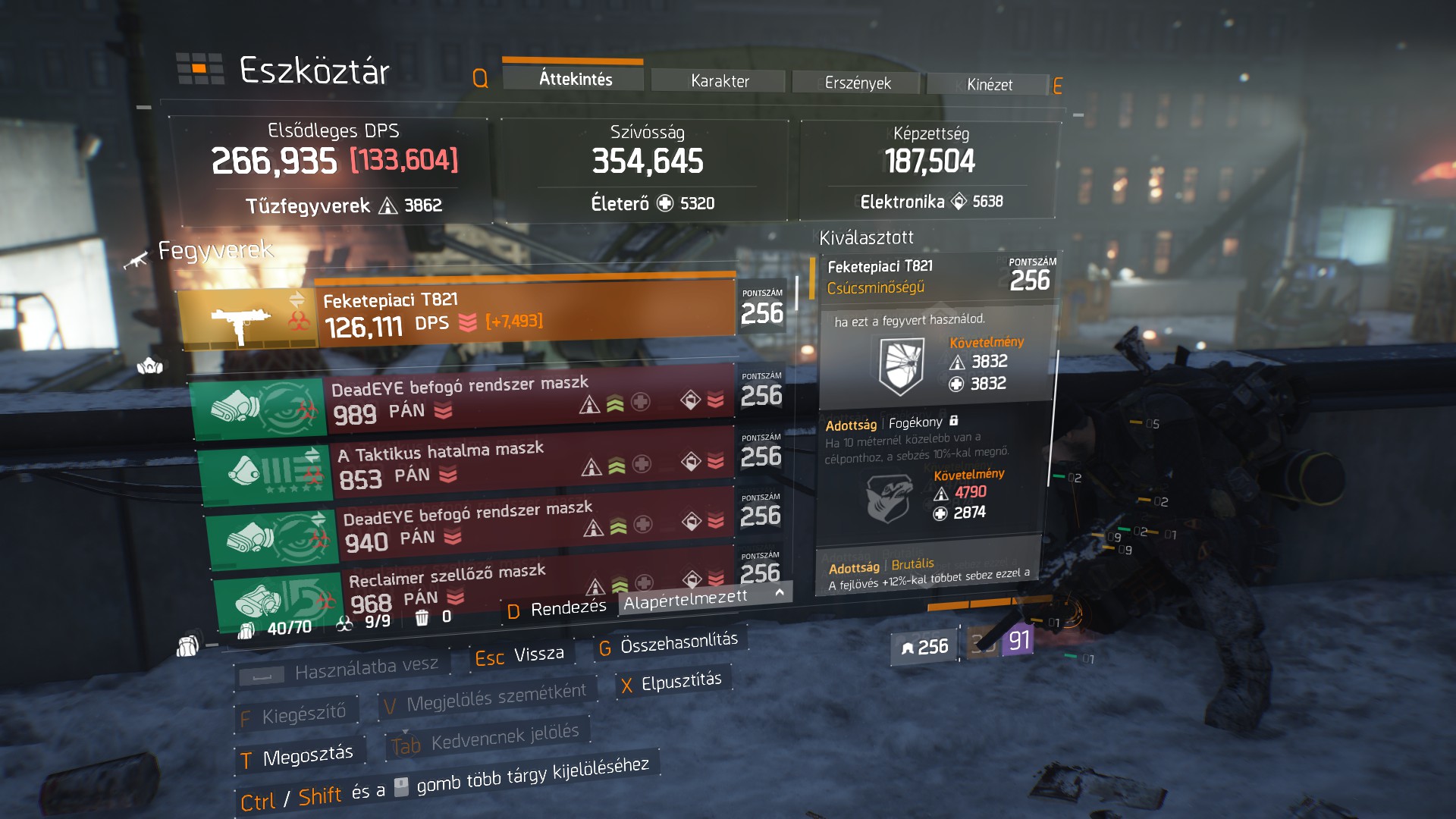Click the Elsődleges DPS stat panel
The width and height of the screenshot is (1456, 819).
334,169
